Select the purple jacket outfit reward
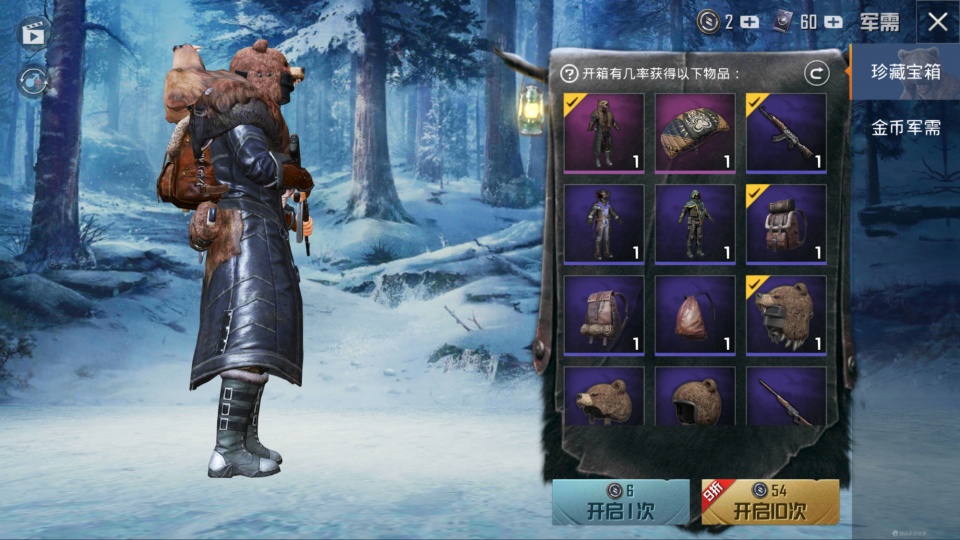The width and height of the screenshot is (960, 540). (603, 224)
